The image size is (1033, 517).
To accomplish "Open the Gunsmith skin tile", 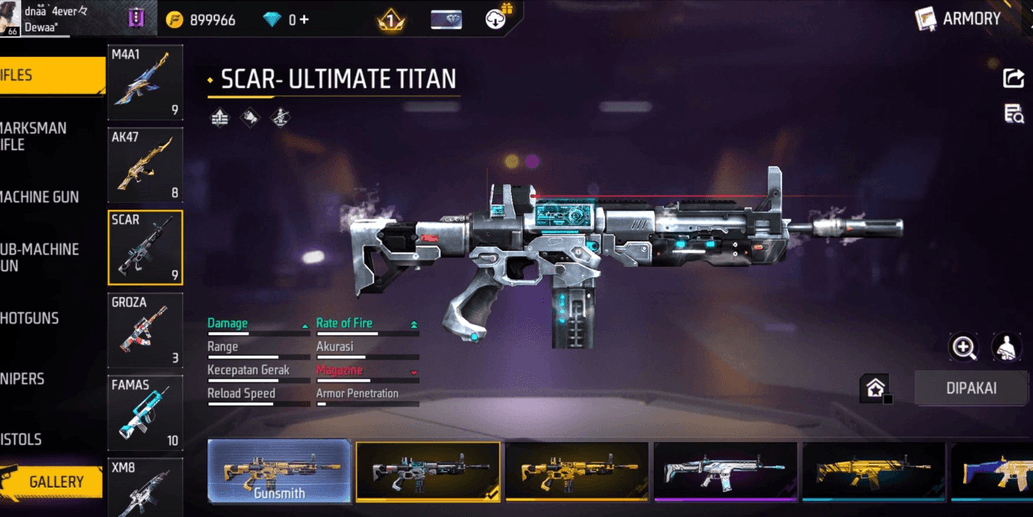I will click(x=279, y=471).
